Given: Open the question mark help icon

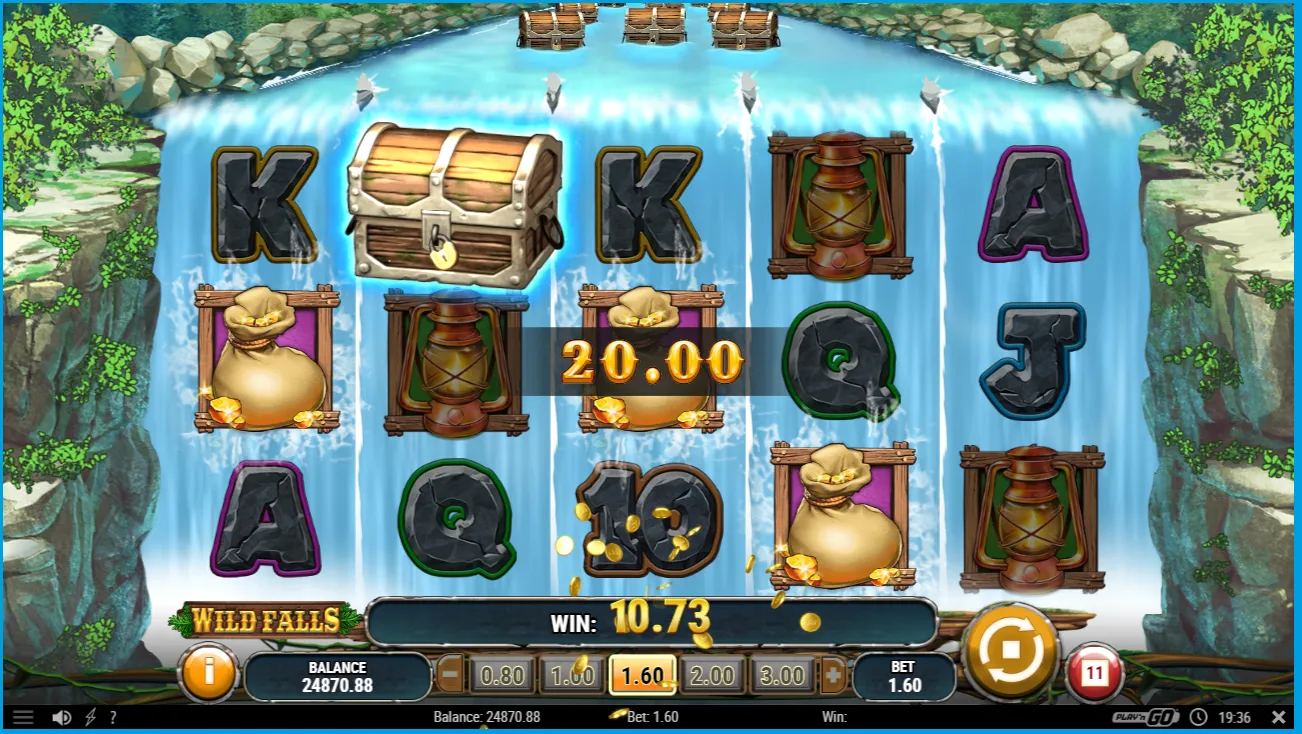Looking at the screenshot, I should point(113,717).
